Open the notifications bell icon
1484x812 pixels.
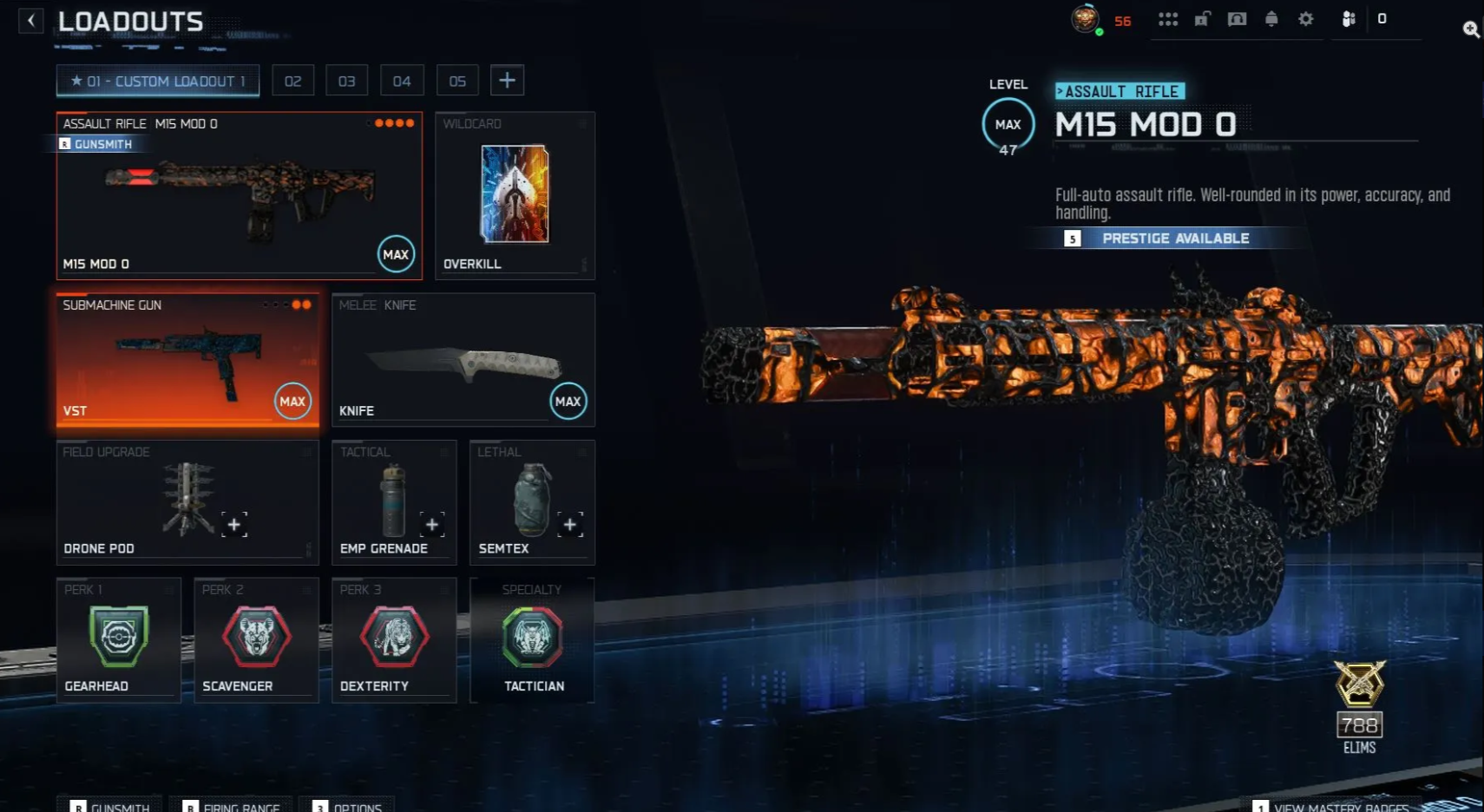point(1271,18)
